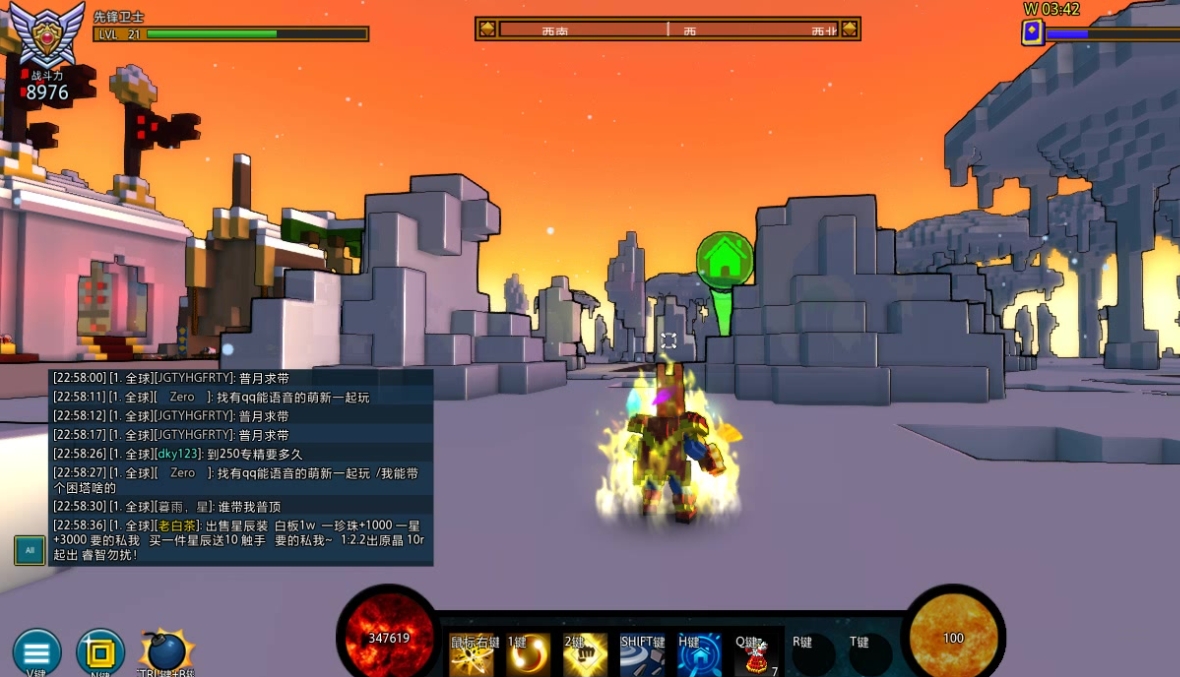Click the blue card icon beside the timer
Image resolution: width=1180 pixels, height=677 pixels.
1032,33
